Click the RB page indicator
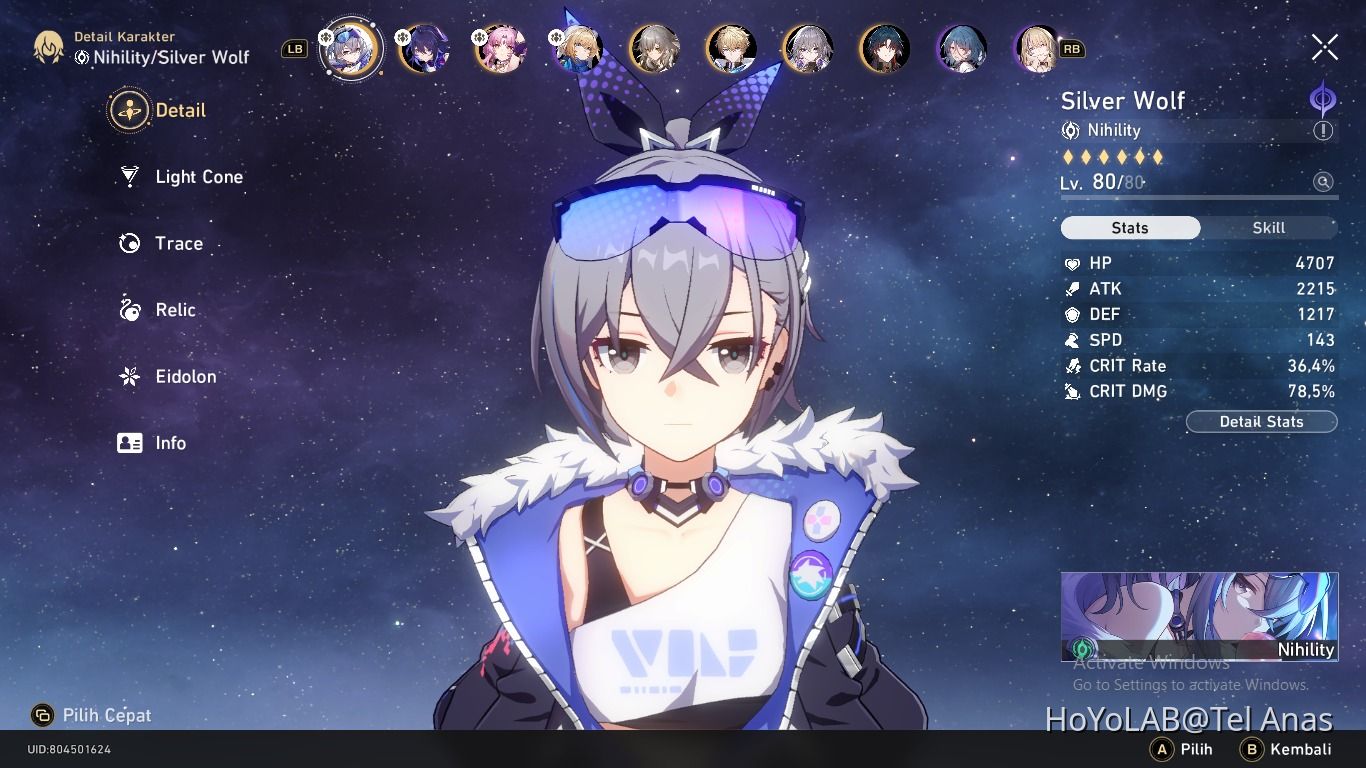The image size is (1366, 768). pos(1071,47)
